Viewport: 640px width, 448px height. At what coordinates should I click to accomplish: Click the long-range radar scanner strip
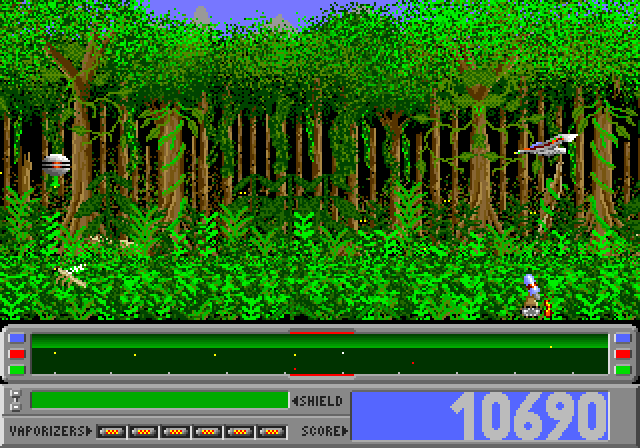tap(320, 354)
